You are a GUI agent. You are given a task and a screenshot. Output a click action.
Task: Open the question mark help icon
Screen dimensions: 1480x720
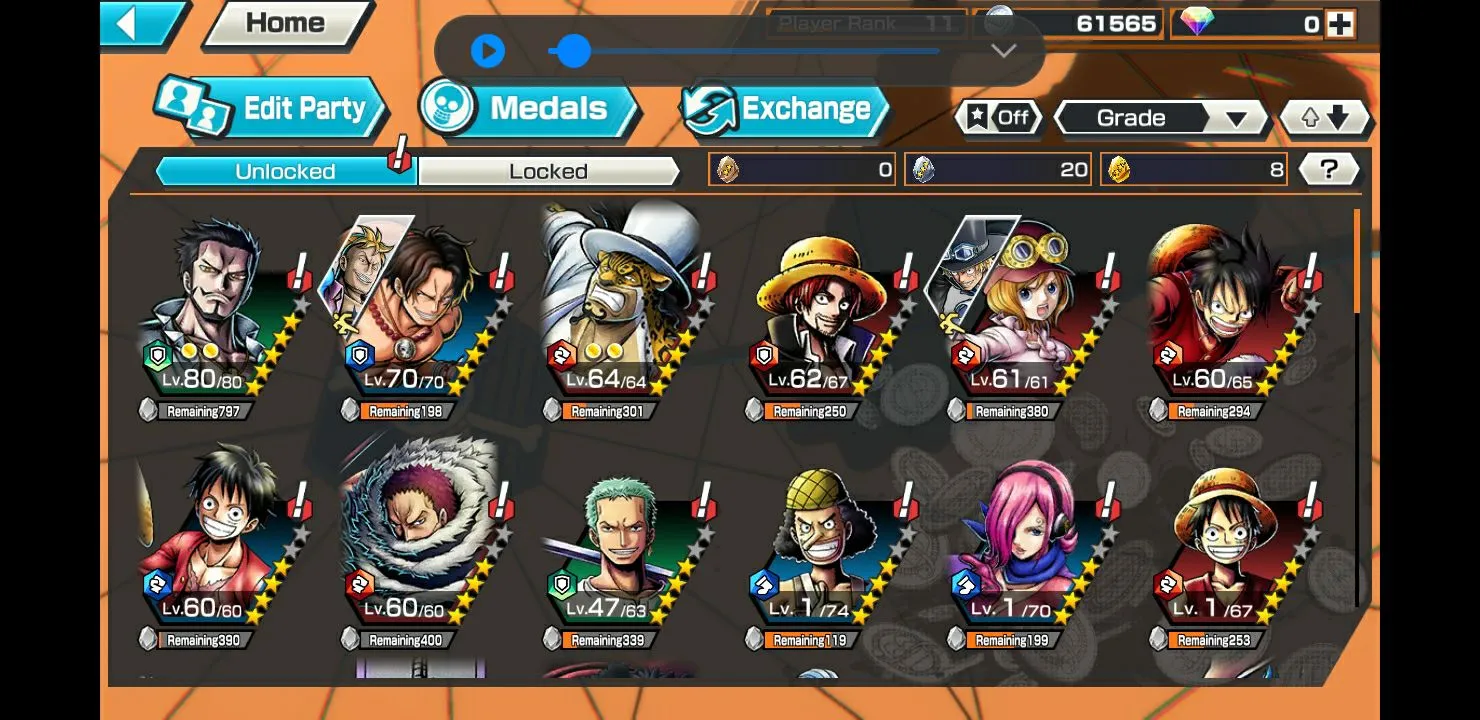click(x=1328, y=168)
